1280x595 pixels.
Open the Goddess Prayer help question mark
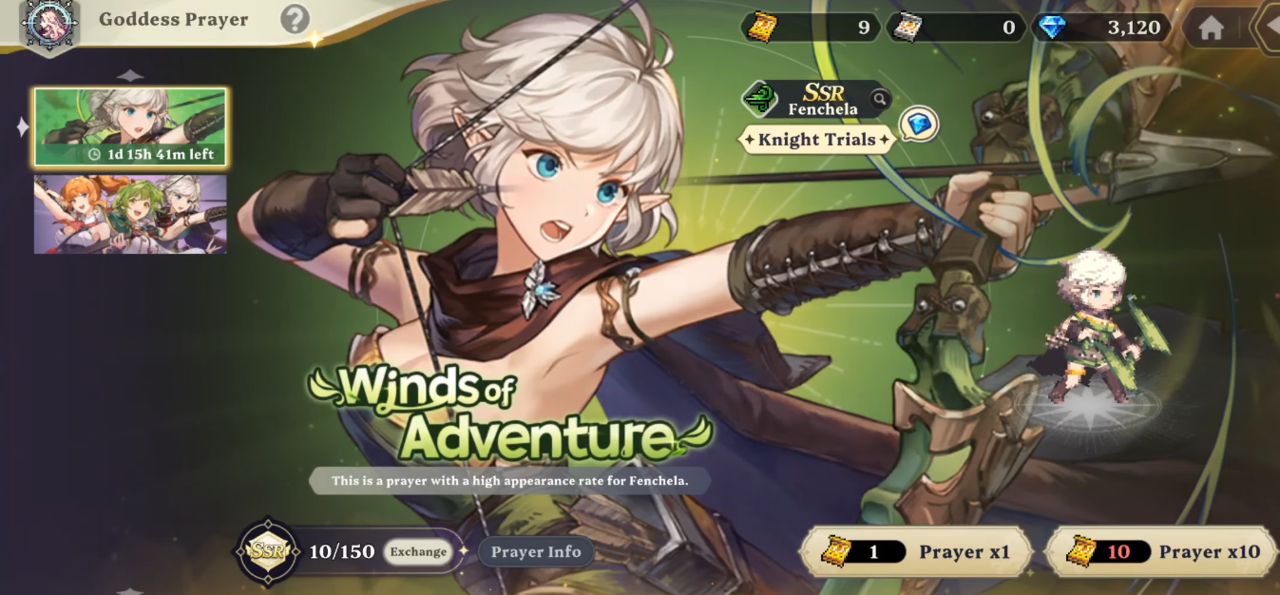click(294, 19)
